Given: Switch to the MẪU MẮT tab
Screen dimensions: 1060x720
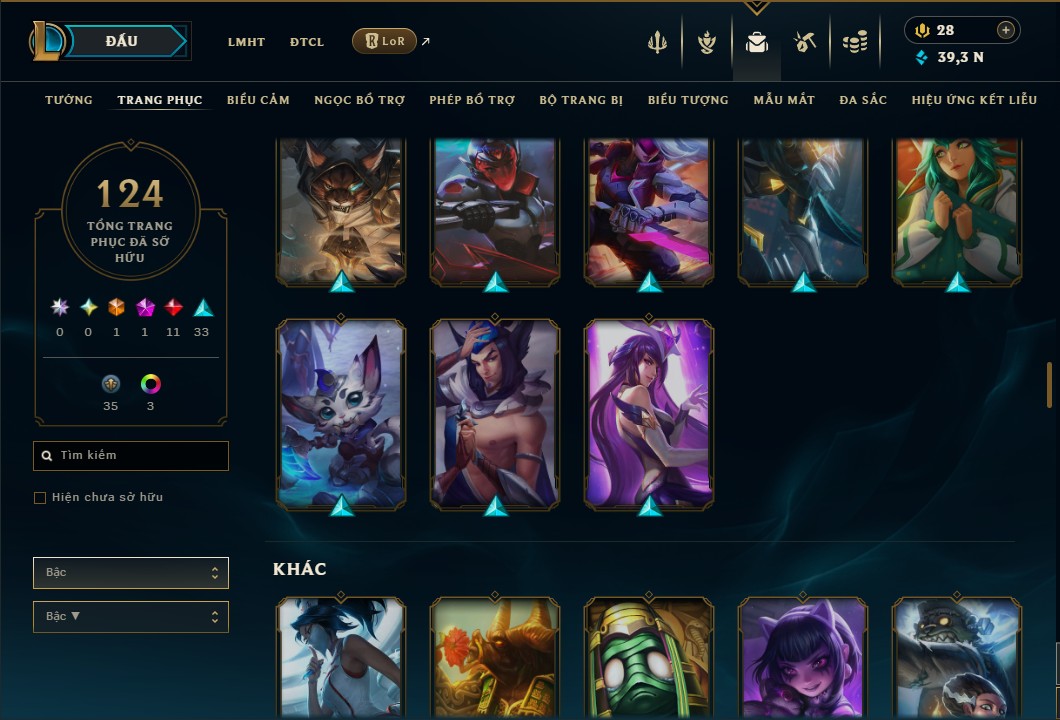Looking at the screenshot, I should [x=784, y=100].
